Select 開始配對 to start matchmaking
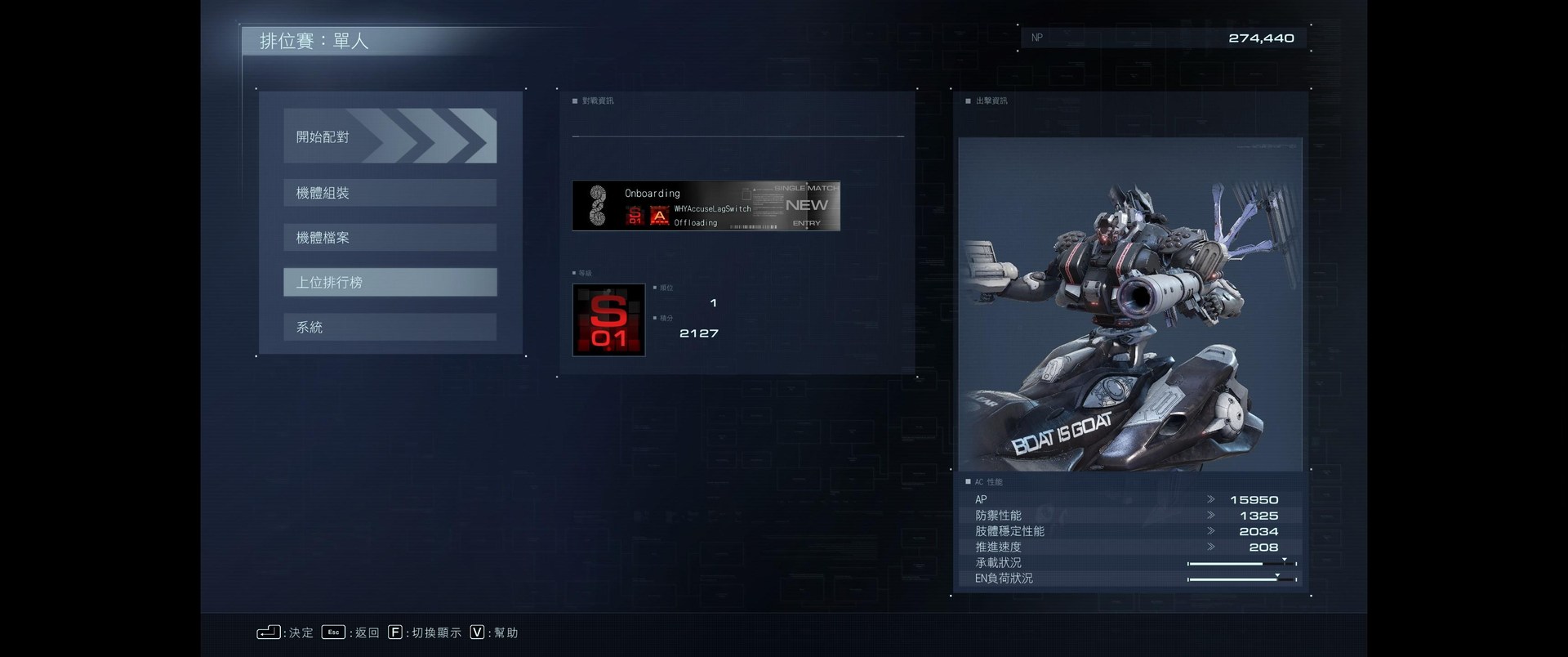The width and height of the screenshot is (1568, 657). tap(390, 136)
